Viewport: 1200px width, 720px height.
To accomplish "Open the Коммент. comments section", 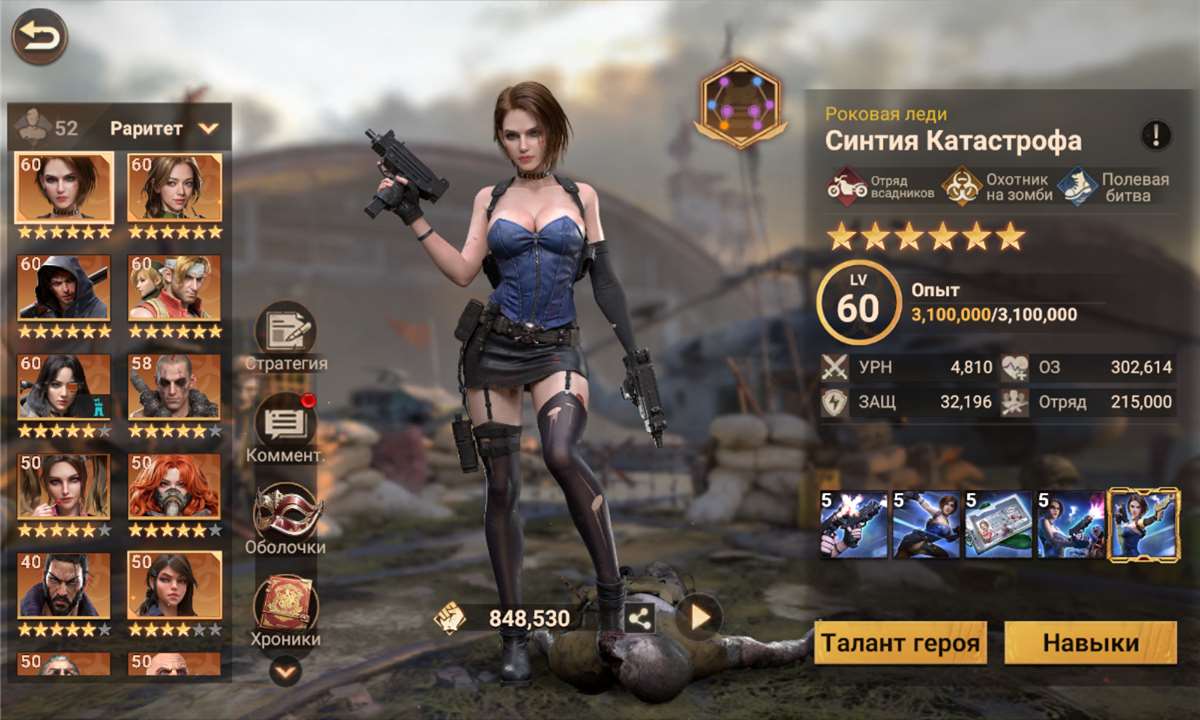I will click(285, 424).
